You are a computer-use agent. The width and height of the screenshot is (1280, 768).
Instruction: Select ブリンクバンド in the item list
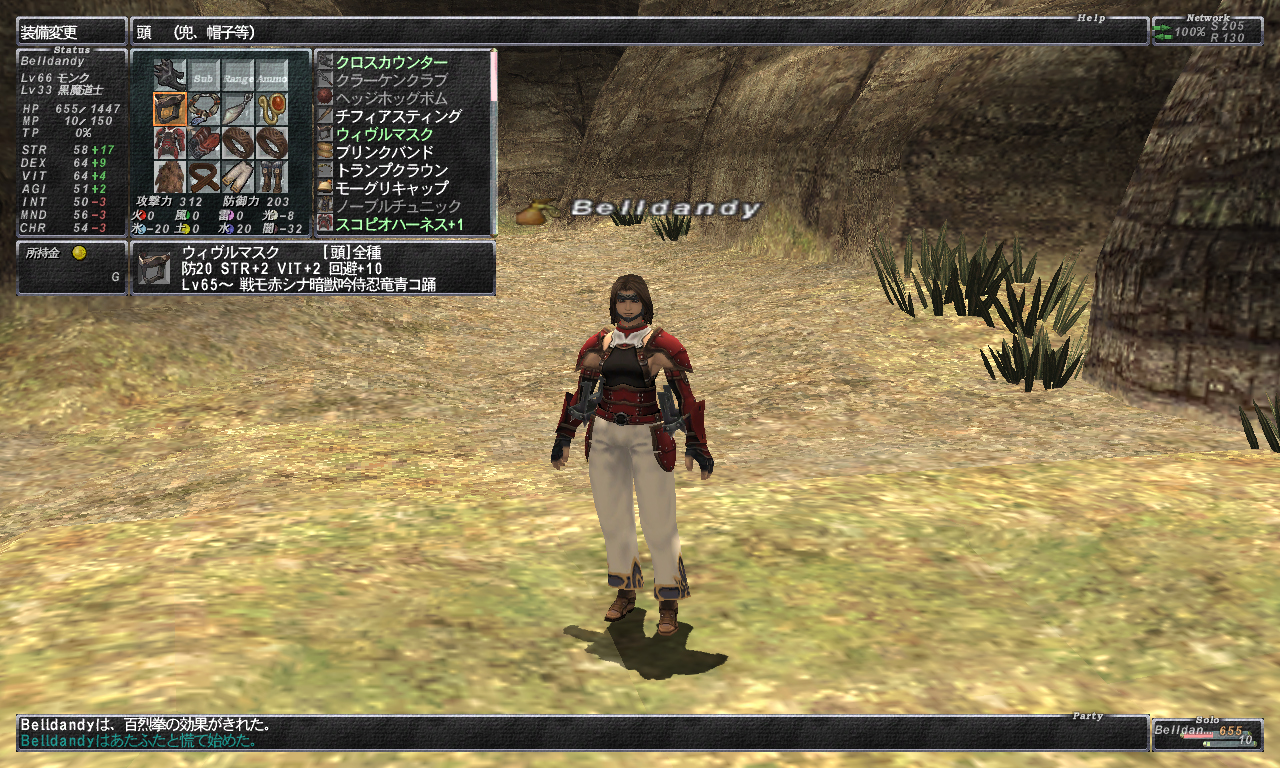pos(384,152)
